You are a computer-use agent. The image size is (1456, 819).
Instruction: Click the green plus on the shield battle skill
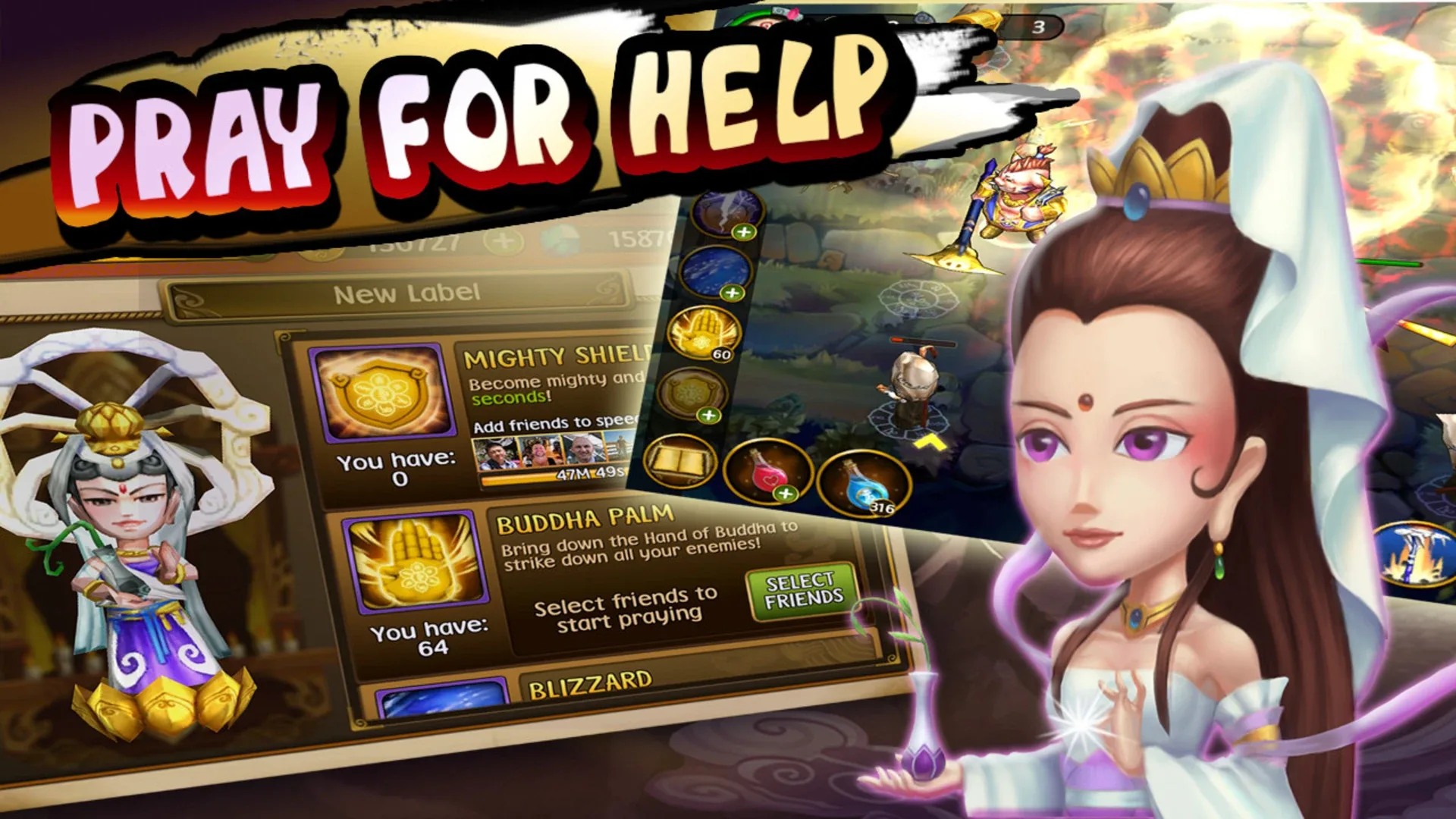click(x=708, y=414)
